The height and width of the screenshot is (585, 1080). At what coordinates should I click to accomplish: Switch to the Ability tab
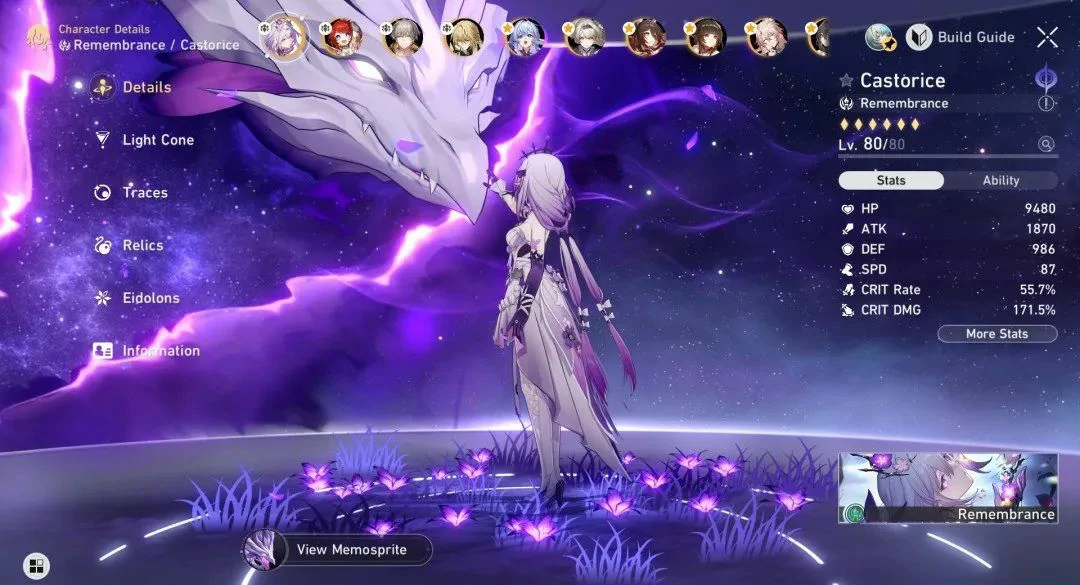point(1000,181)
